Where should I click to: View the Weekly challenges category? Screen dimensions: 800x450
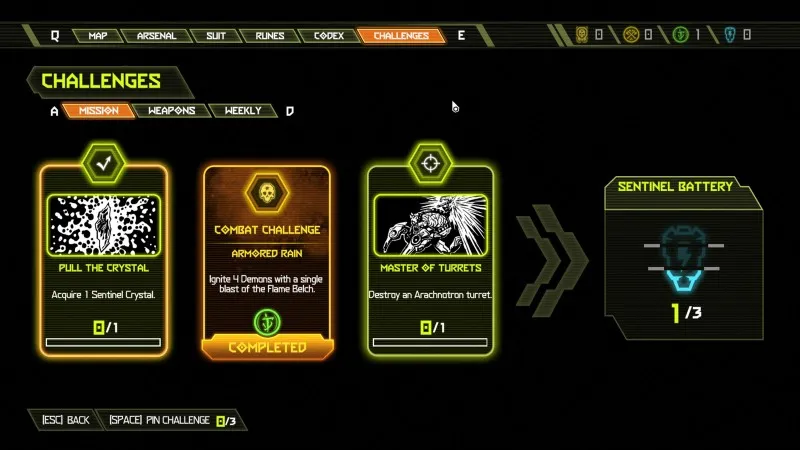pyautogui.click(x=243, y=111)
